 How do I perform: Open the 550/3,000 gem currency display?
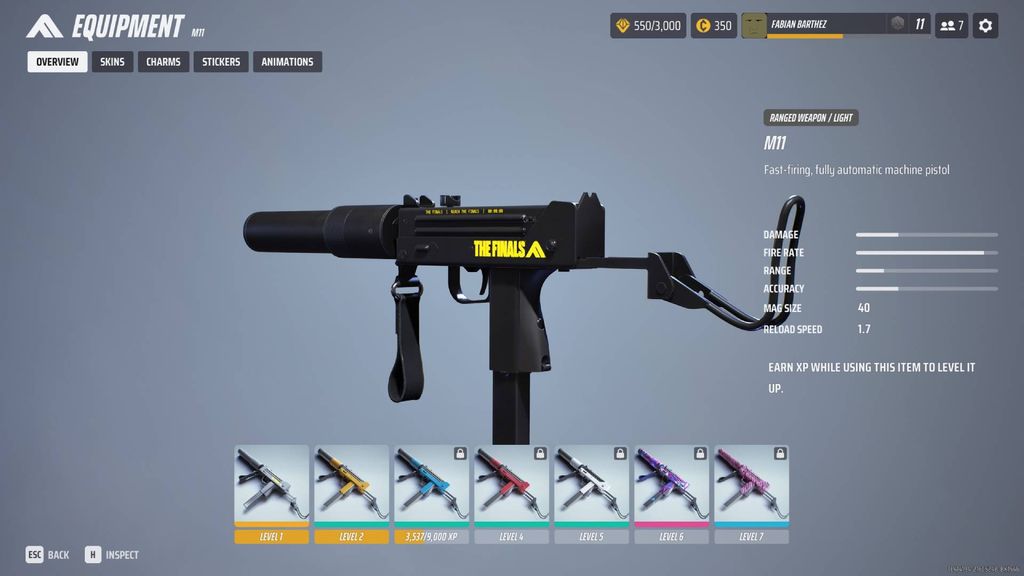point(648,25)
